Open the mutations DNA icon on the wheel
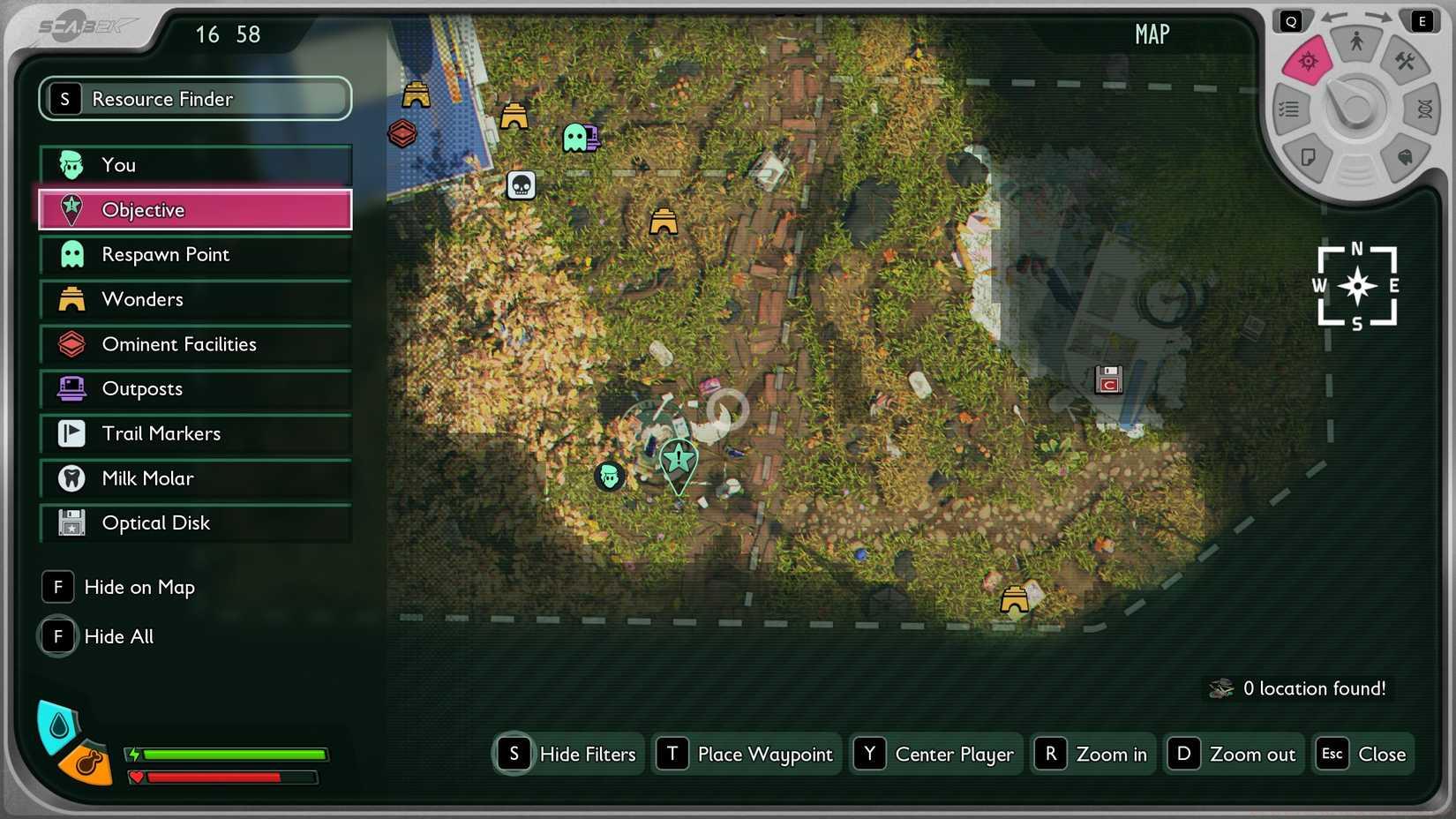This screenshot has height=819, width=1456. point(1427,109)
